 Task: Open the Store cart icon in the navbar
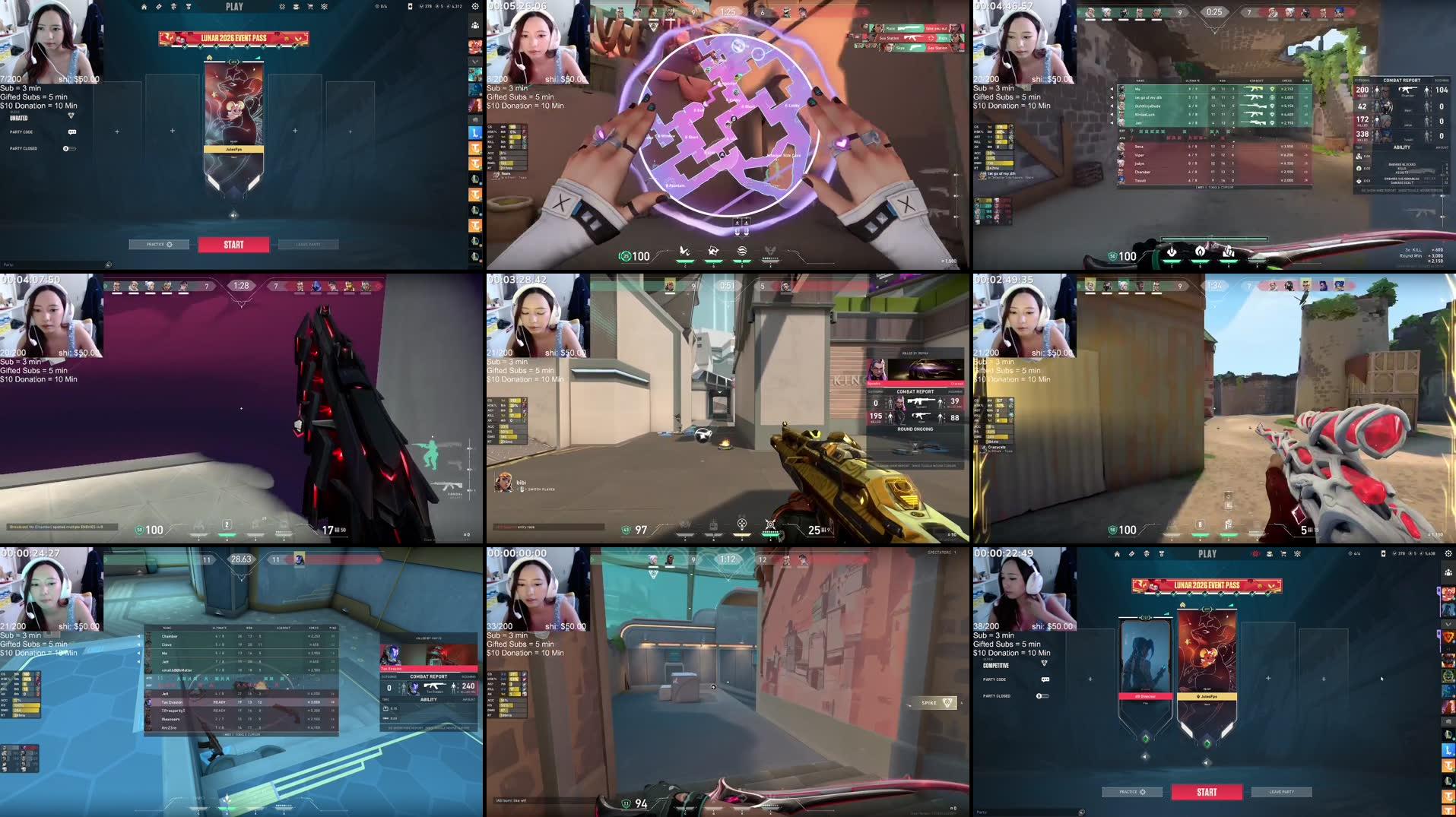point(310,8)
